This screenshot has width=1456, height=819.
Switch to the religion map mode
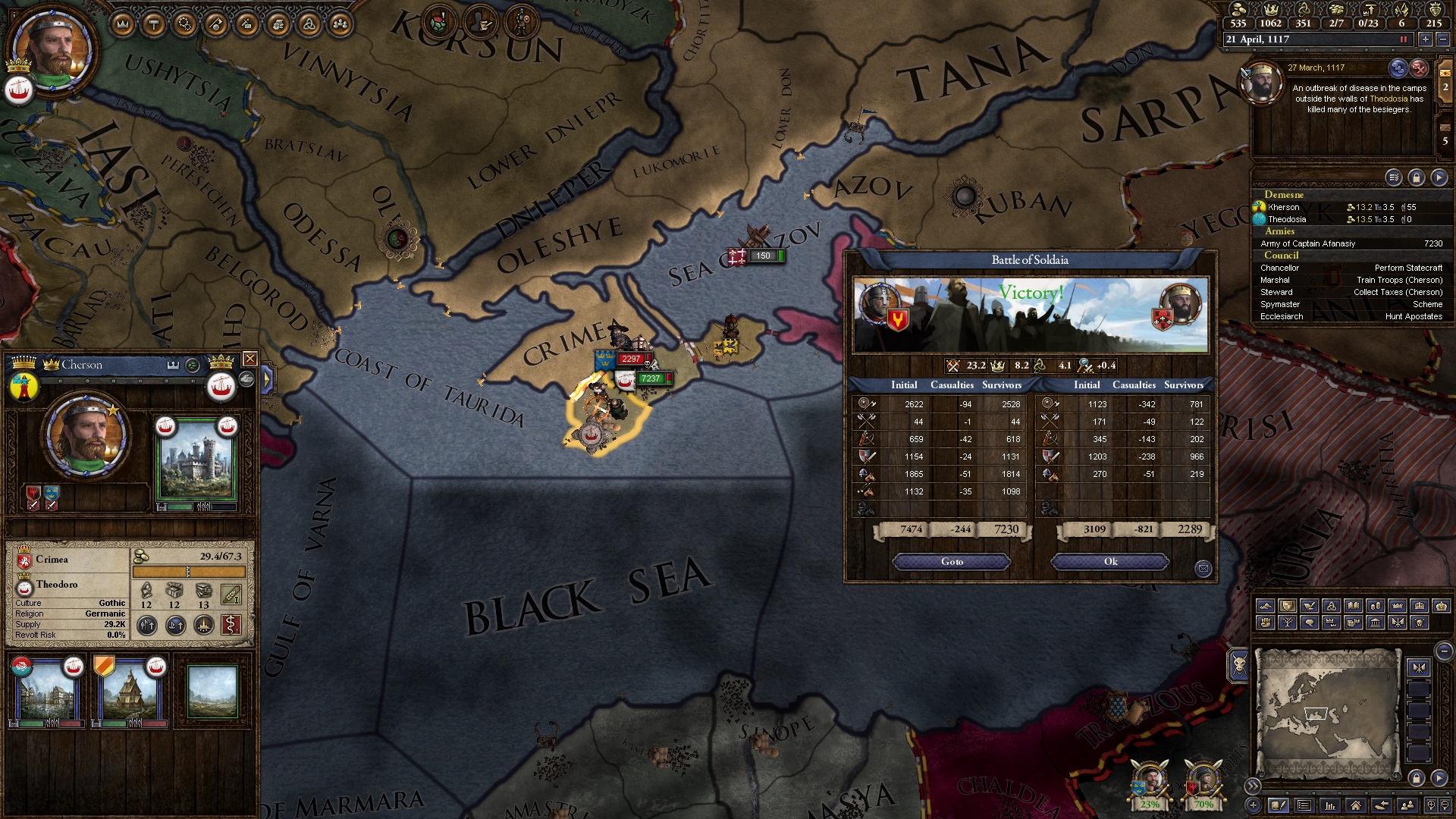click(1332, 606)
